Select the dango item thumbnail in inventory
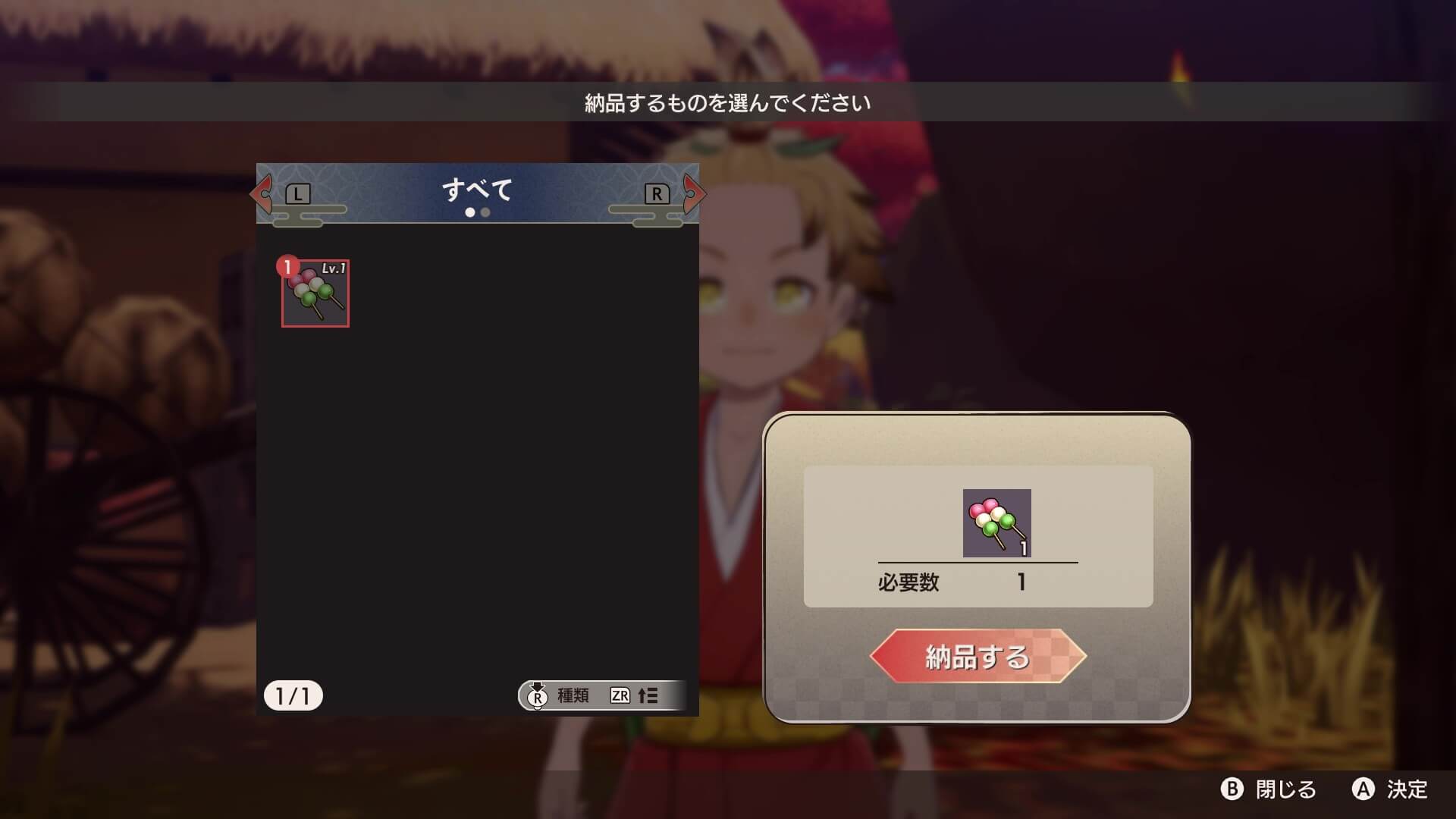 (315, 297)
